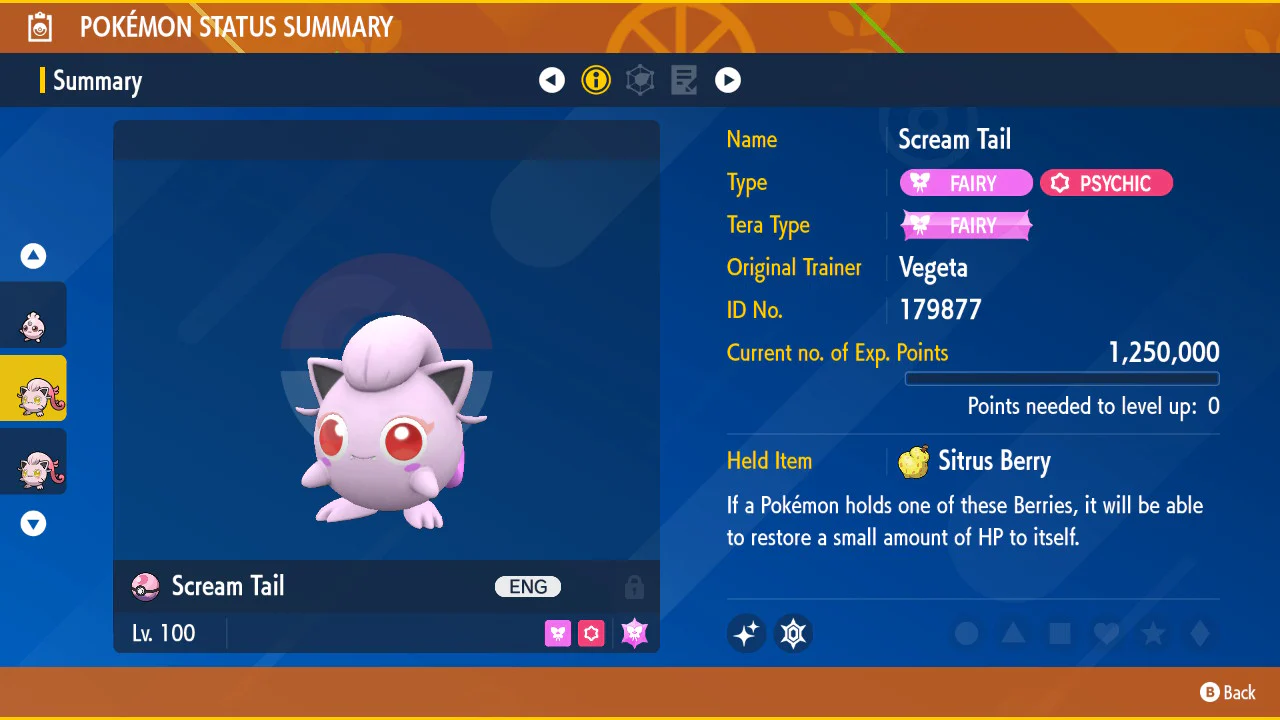Go to the next summary page arrow
The width and height of the screenshot is (1280, 720).
pos(728,80)
